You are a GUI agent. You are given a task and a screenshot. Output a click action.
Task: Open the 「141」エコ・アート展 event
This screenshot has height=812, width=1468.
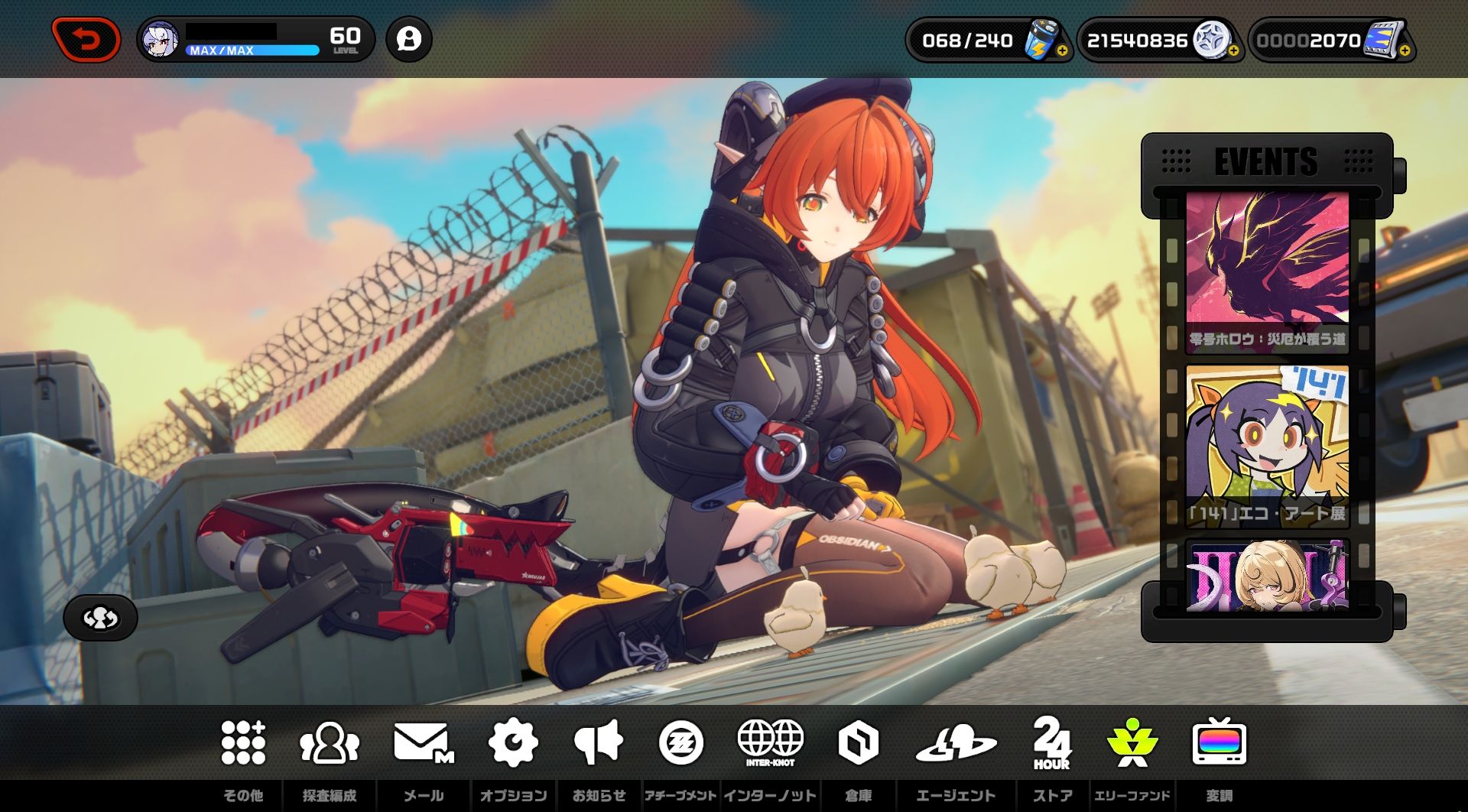pyautogui.click(x=1267, y=446)
